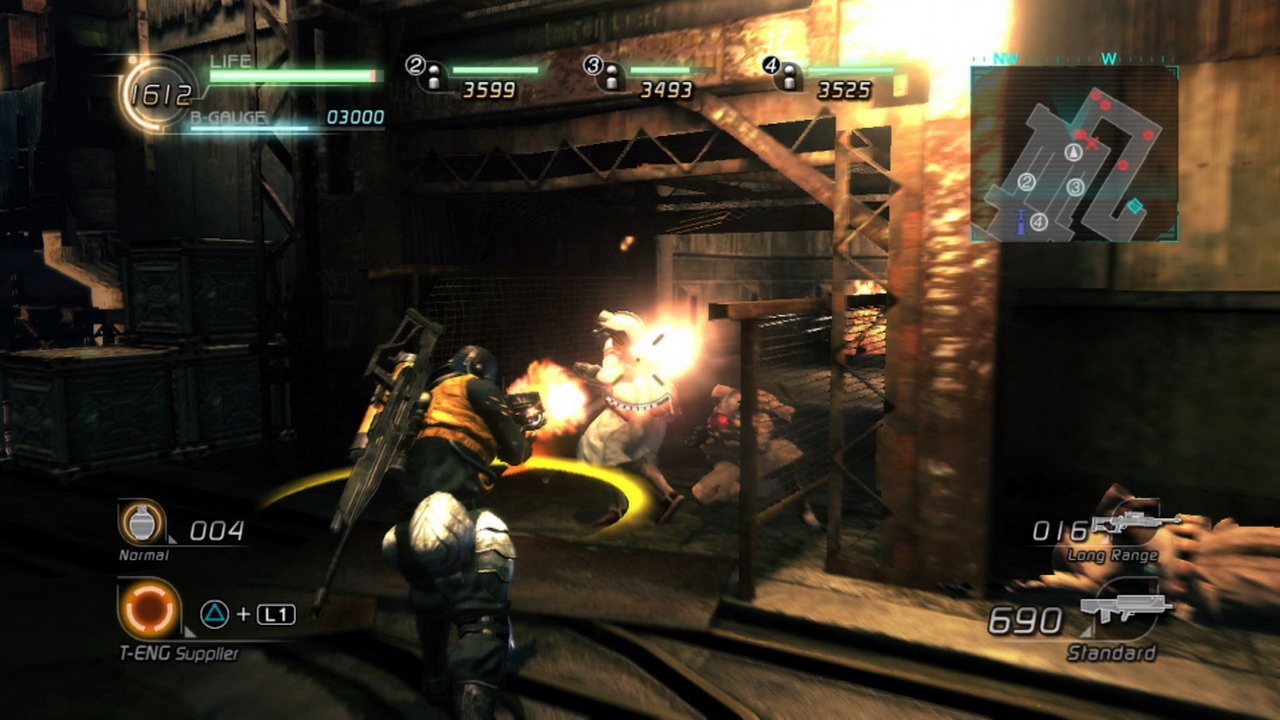Screen dimensions: 1280x720
Task: Click the circular thermal energy gauge
Action: [x=160, y=95]
